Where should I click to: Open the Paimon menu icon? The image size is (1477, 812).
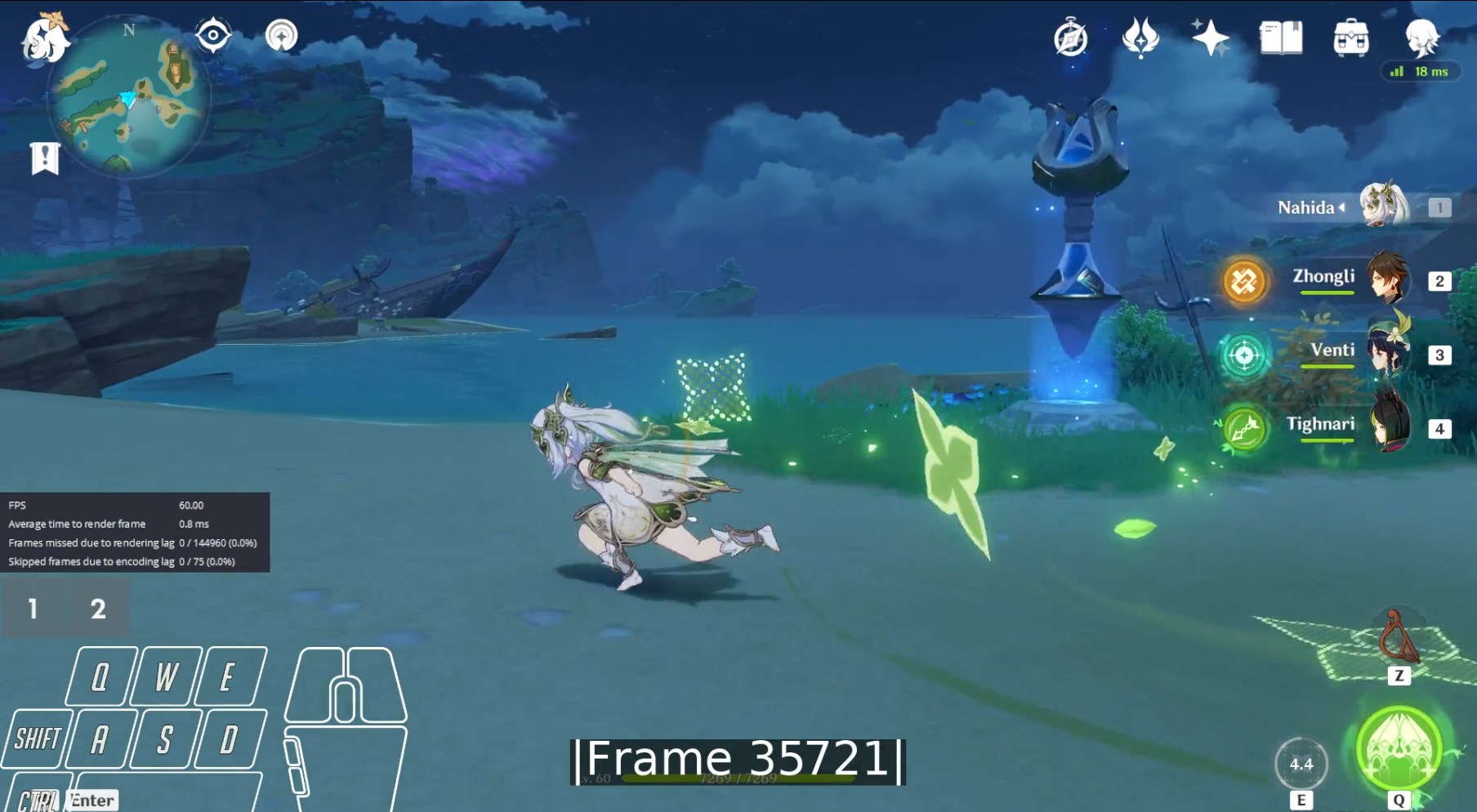click(x=44, y=38)
